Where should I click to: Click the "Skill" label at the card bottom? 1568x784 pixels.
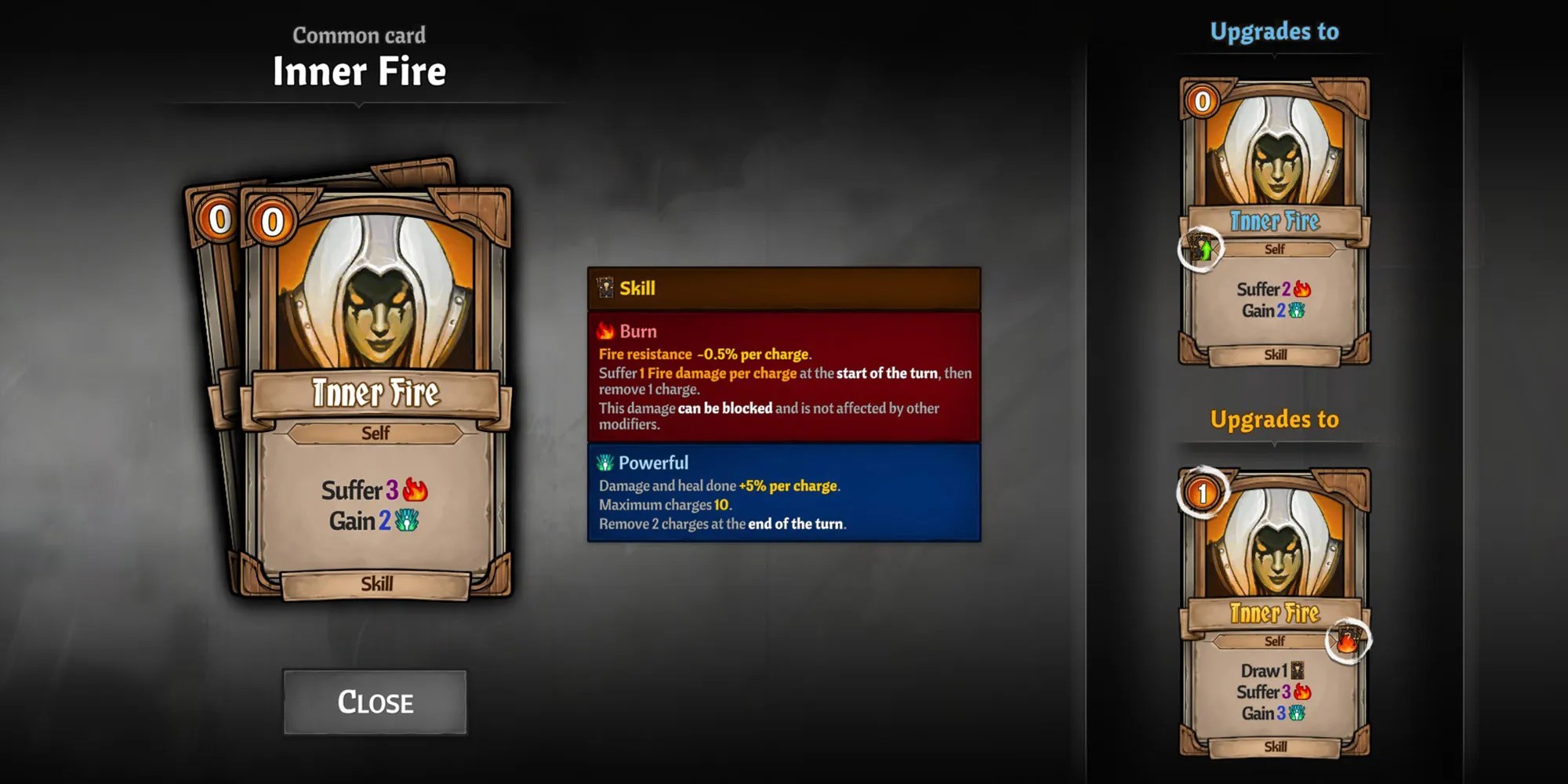[x=376, y=584]
